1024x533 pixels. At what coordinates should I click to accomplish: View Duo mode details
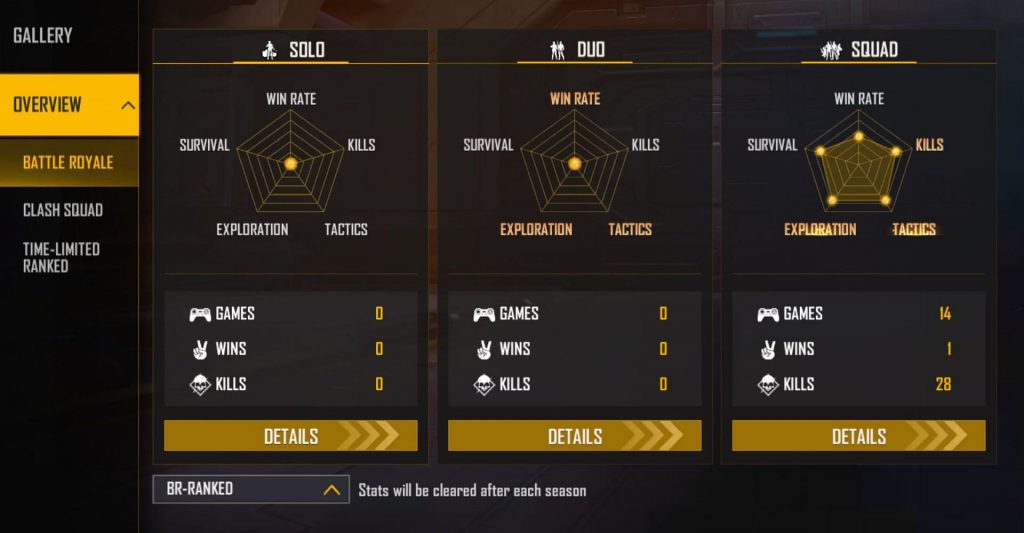pyautogui.click(x=575, y=436)
